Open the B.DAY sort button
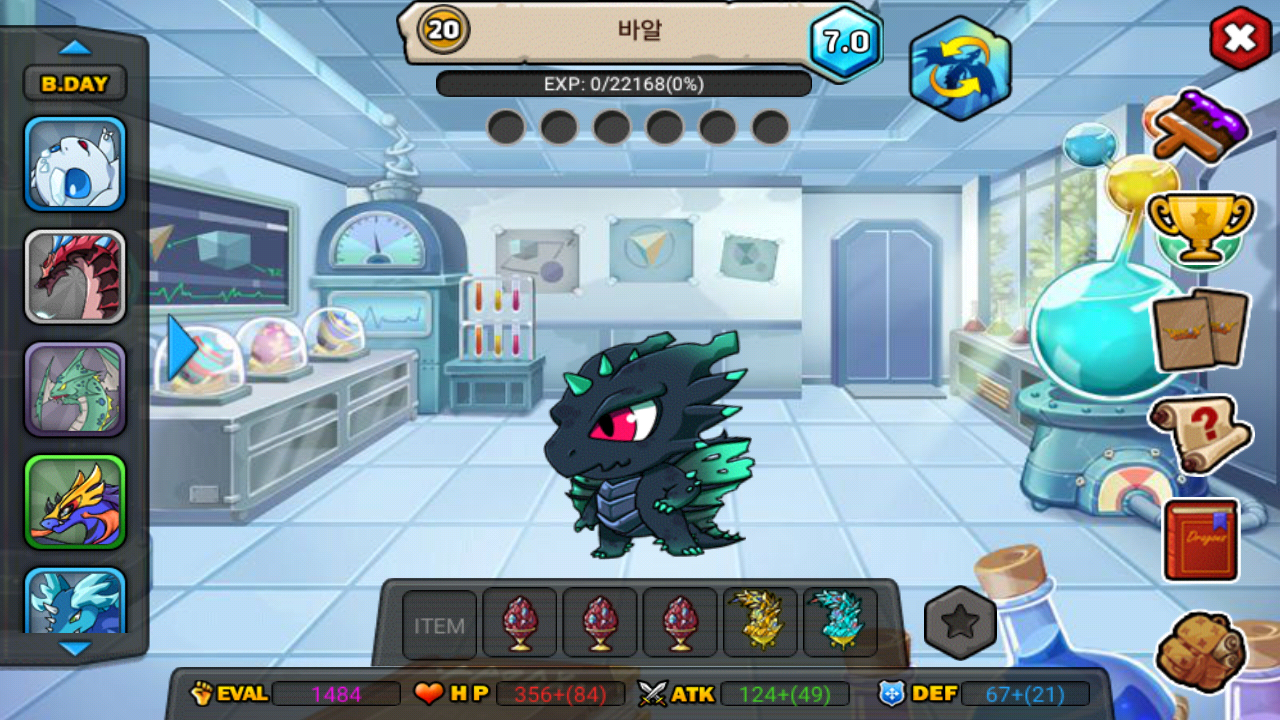This screenshot has height=720, width=1280. click(x=75, y=84)
